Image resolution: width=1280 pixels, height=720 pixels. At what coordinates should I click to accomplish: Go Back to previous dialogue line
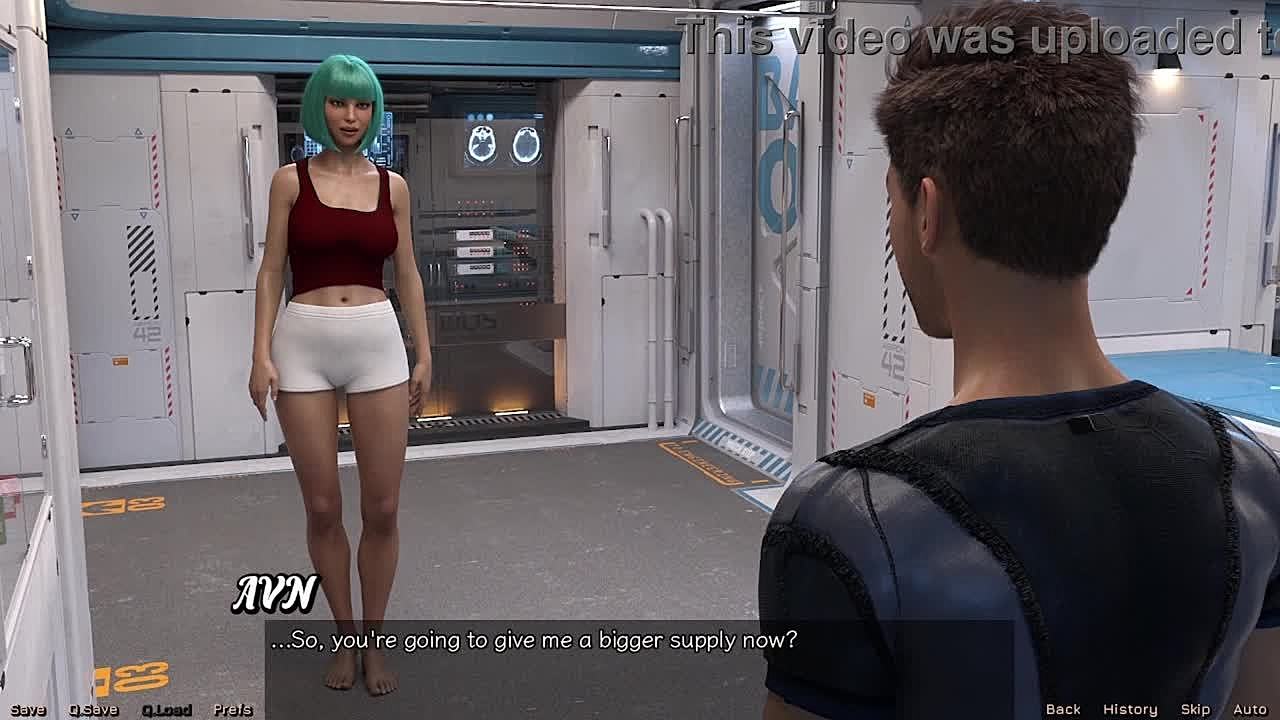click(x=1063, y=709)
